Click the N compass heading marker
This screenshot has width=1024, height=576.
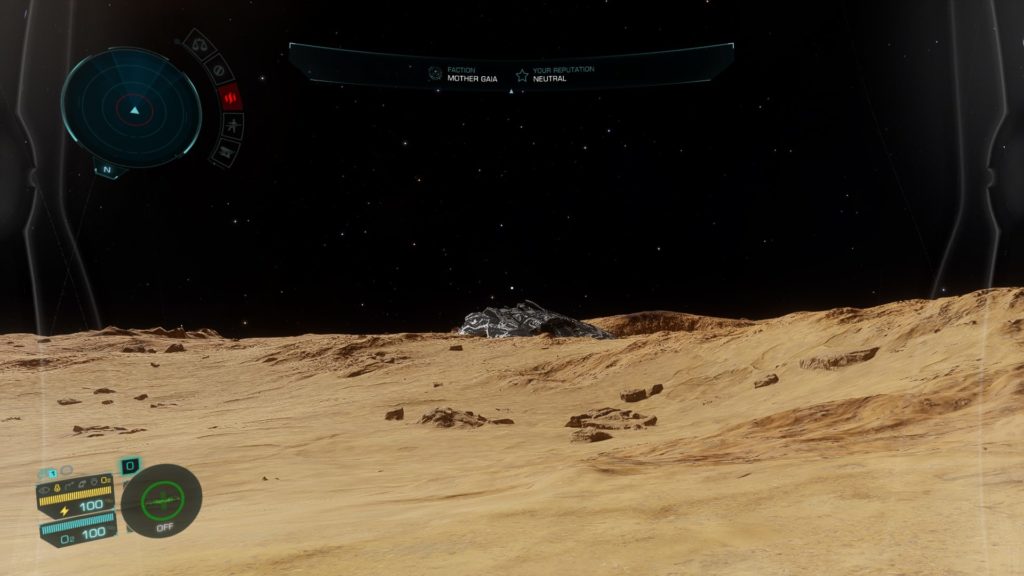(108, 169)
